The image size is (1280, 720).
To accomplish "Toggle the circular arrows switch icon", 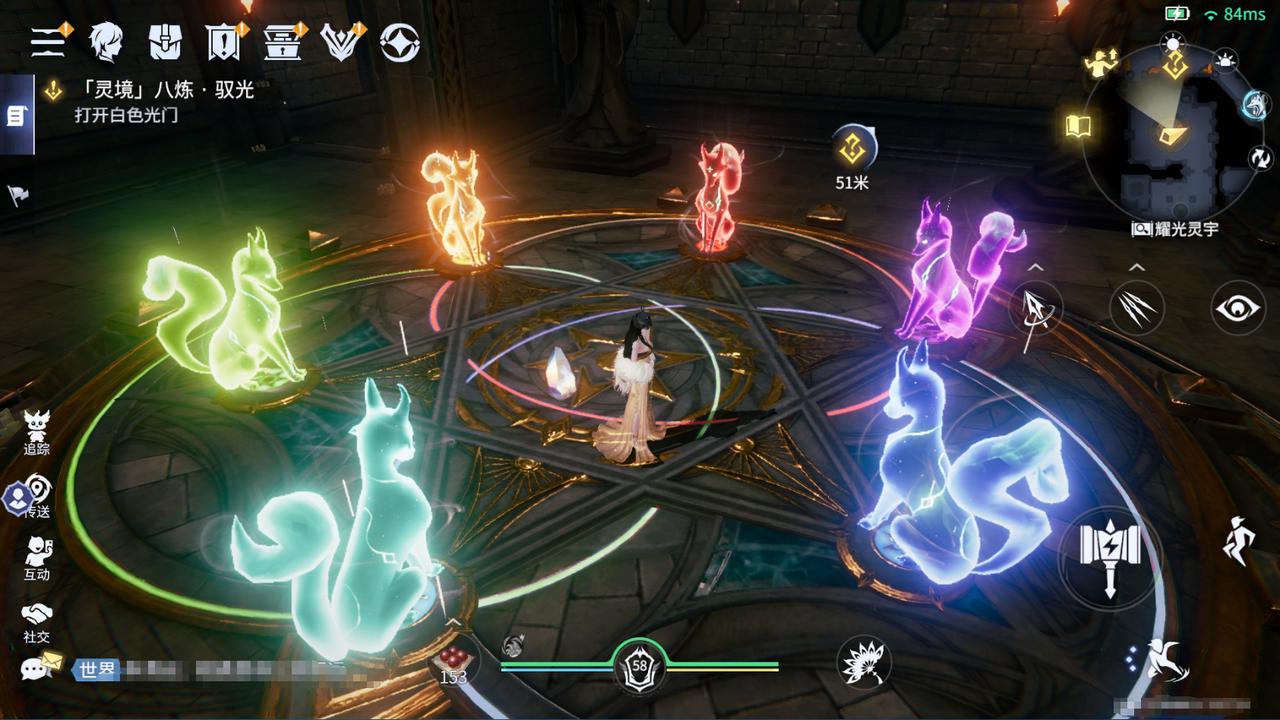I will pos(1259,157).
